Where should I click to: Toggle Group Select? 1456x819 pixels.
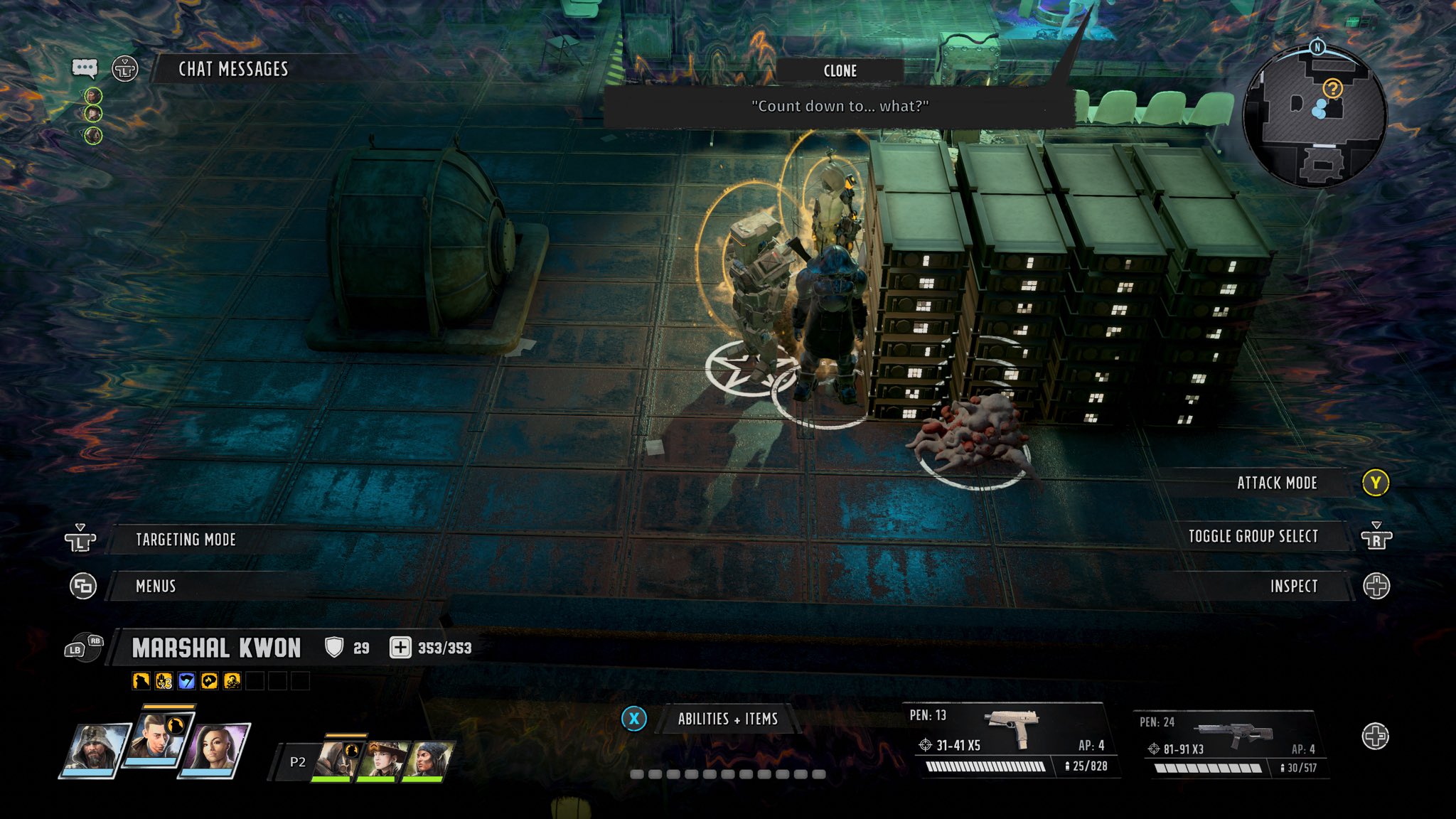[x=1253, y=537]
